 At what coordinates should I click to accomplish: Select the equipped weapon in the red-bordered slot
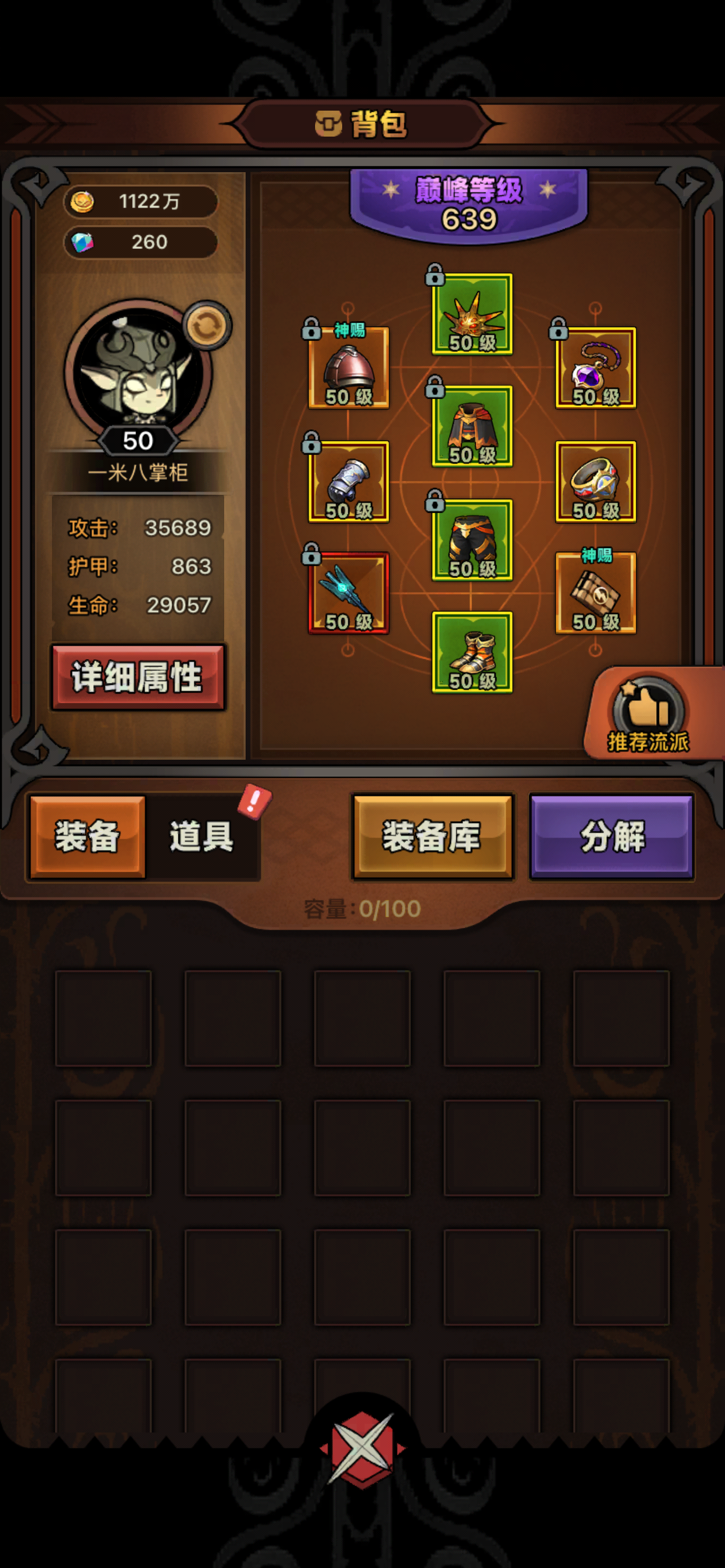(x=350, y=593)
